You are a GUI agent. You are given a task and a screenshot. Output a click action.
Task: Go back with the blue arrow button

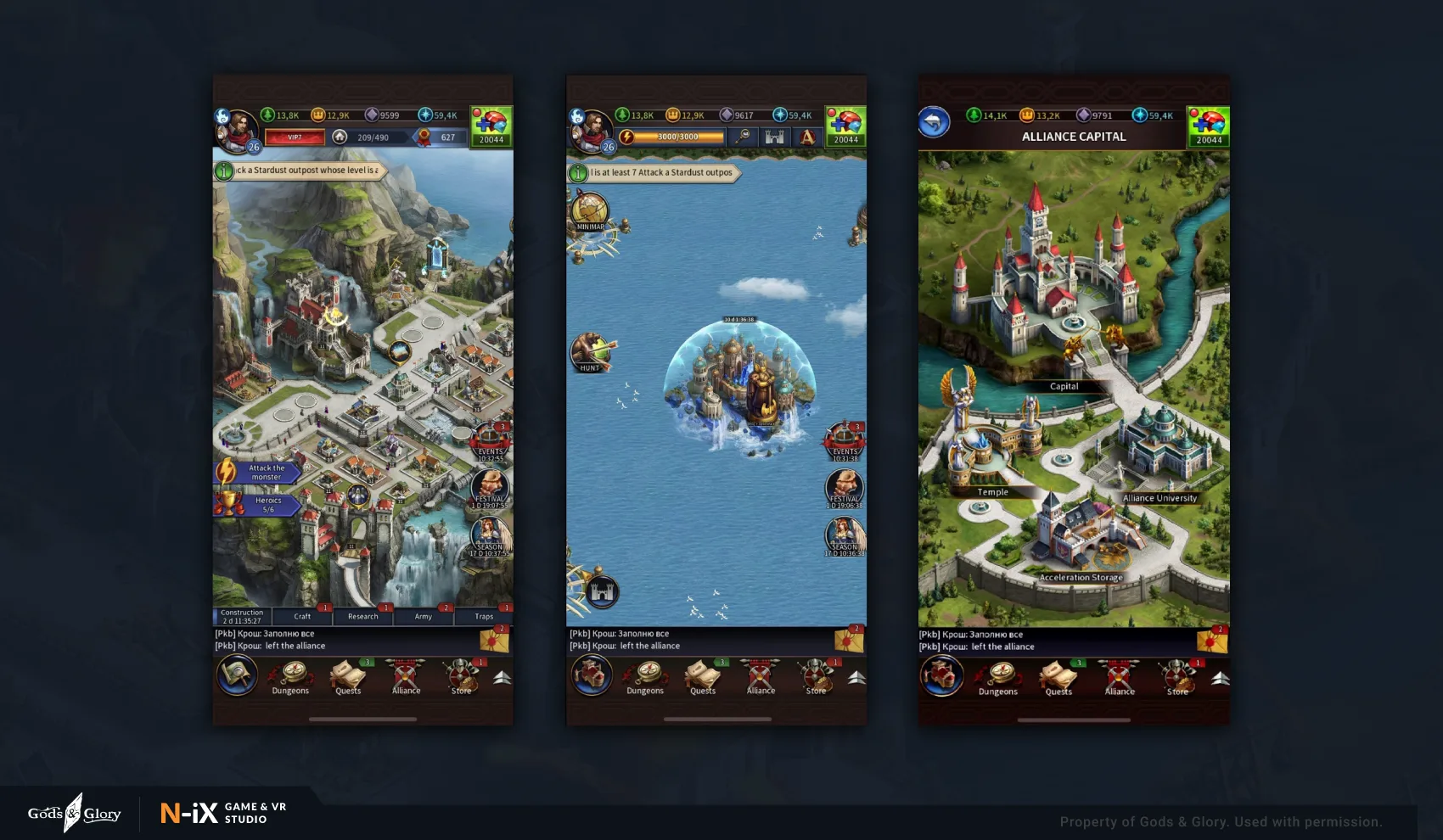coord(934,123)
